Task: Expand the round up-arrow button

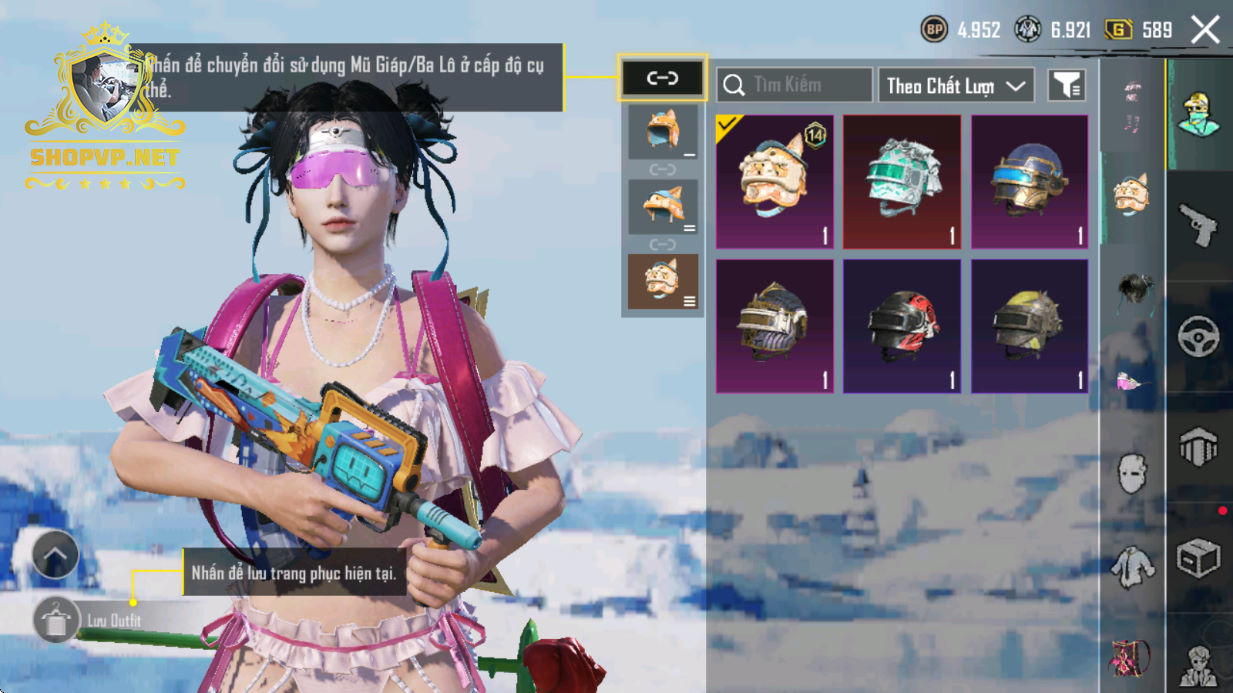Action: (55, 555)
